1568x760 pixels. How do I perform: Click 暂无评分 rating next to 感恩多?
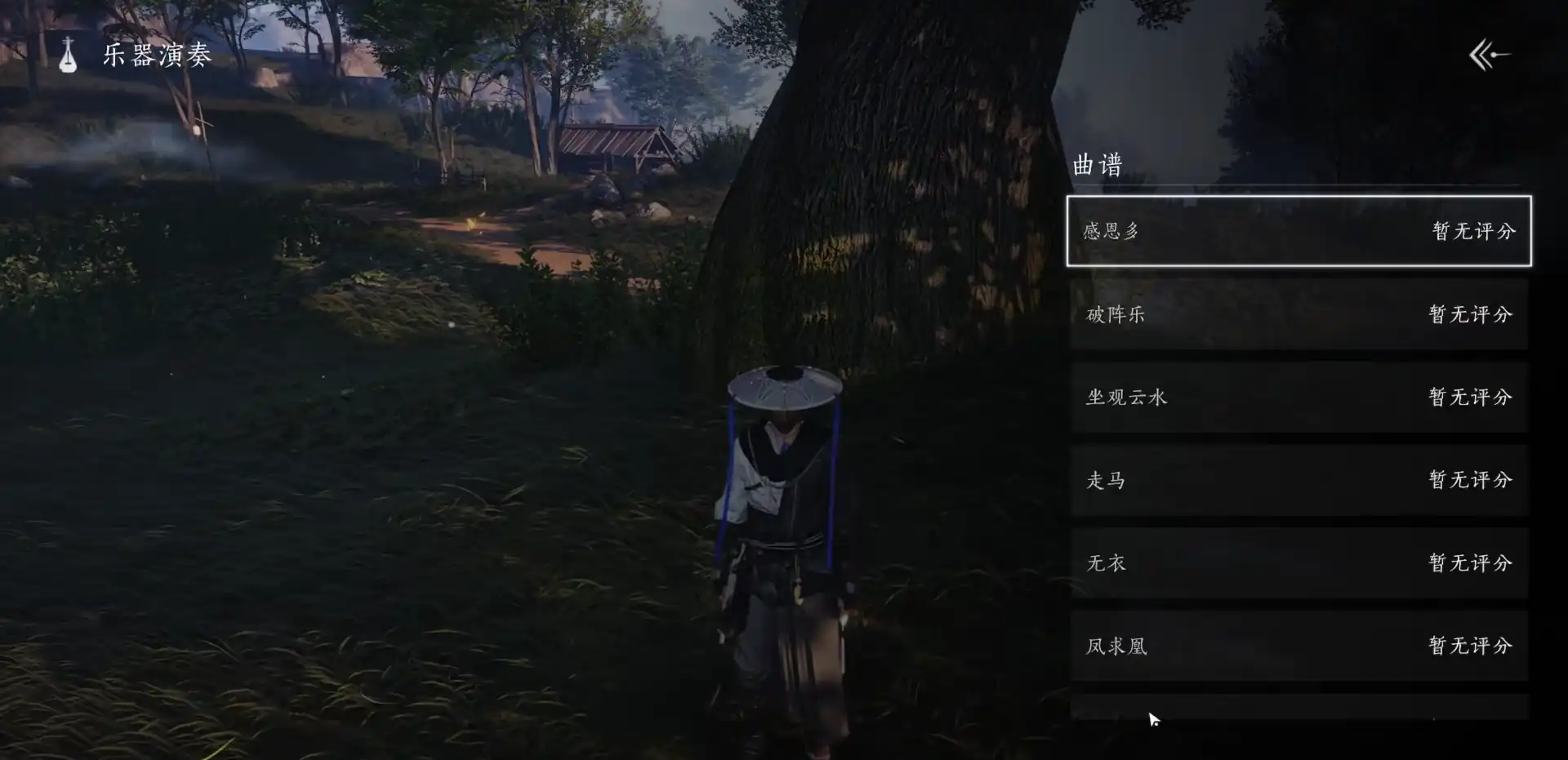click(x=1472, y=232)
